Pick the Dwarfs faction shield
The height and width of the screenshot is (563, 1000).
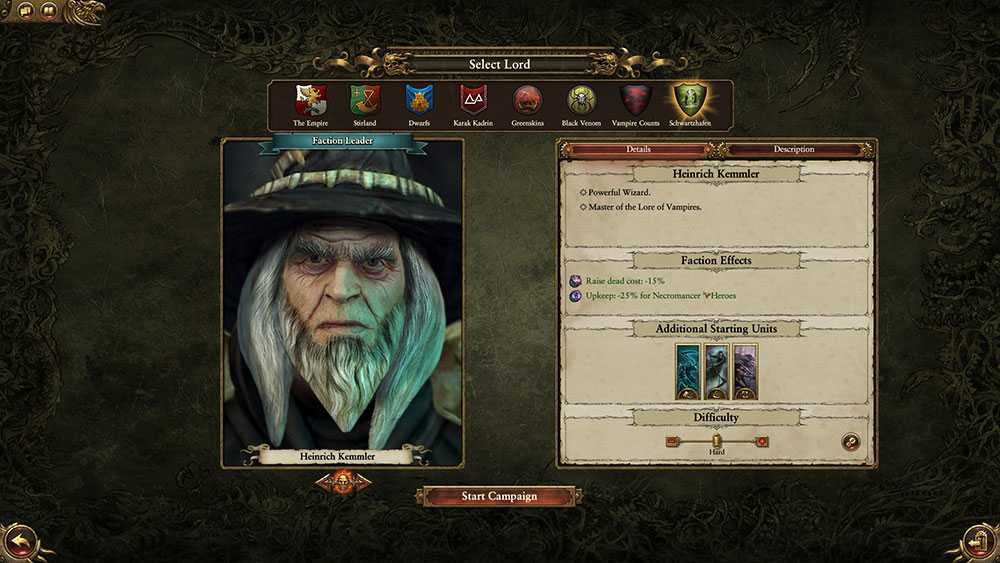coord(418,100)
